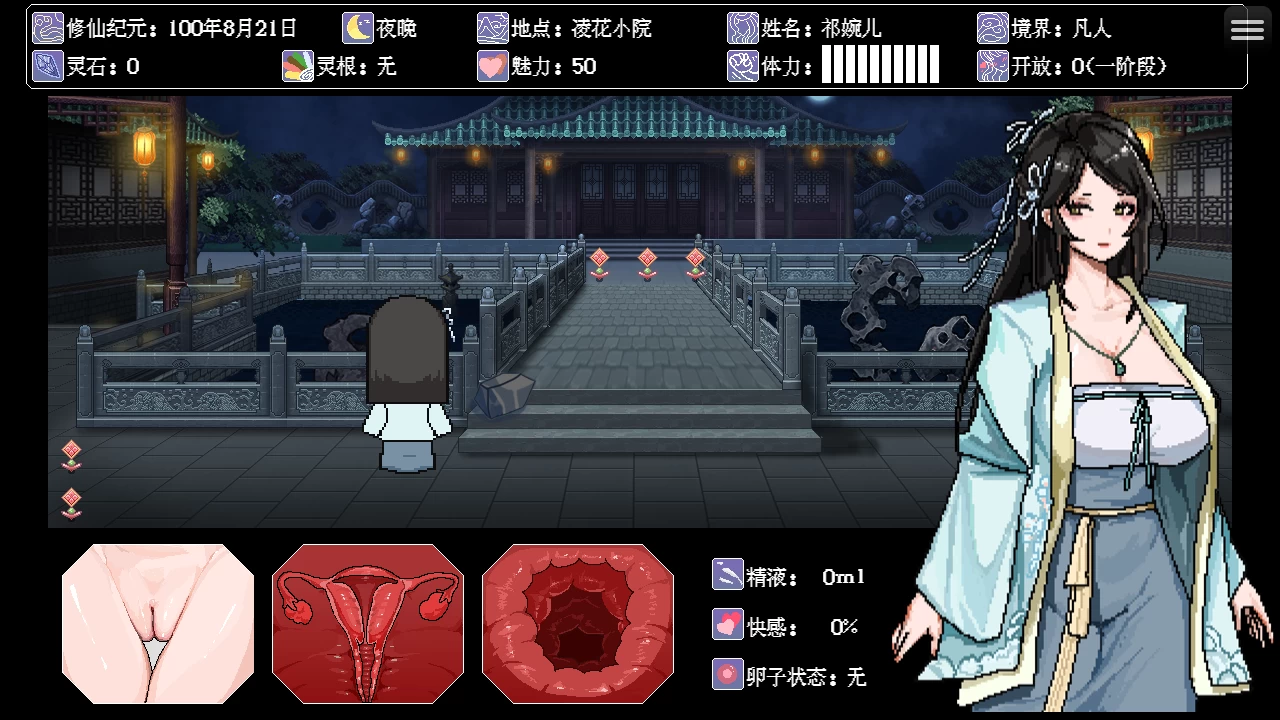Click the 精液 stat icon showing 0ml

pyautogui.click(x=728, y=575)
